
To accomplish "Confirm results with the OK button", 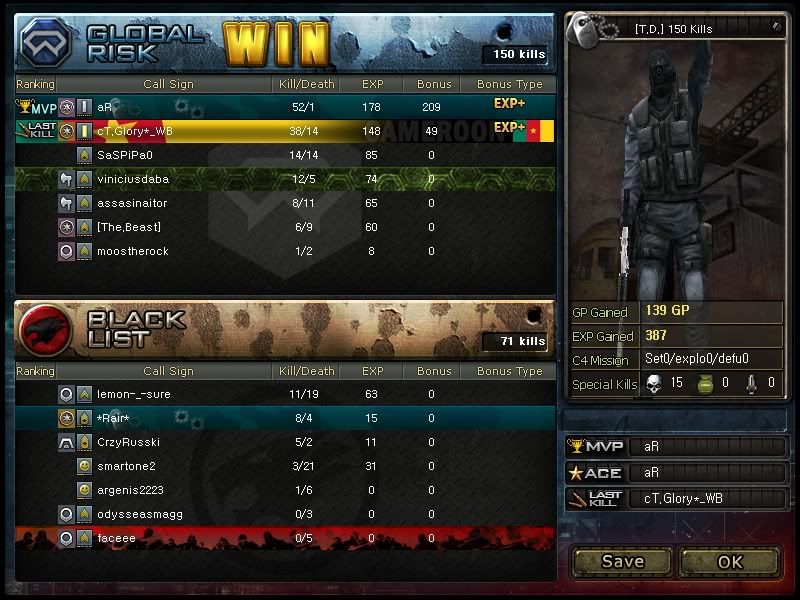I will click(x=730, y=561).
